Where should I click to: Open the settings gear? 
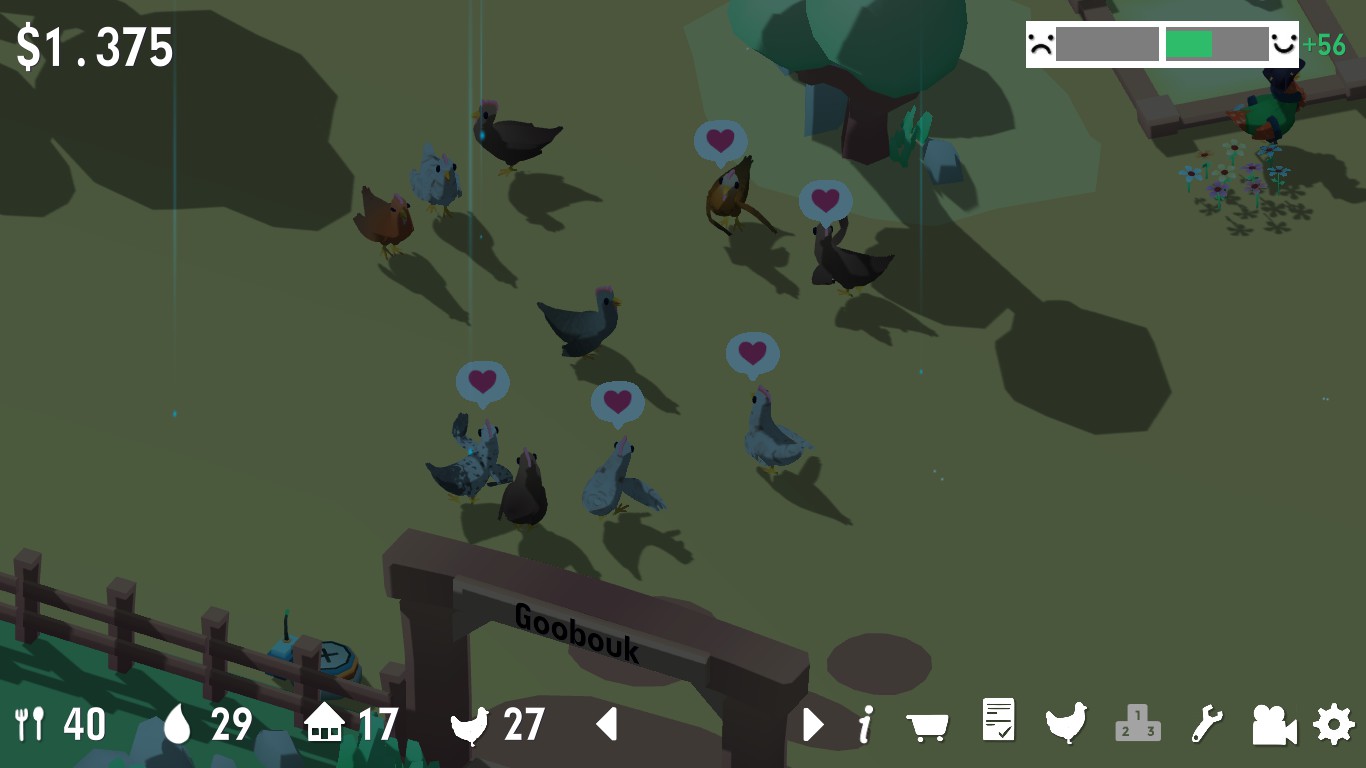click(1334, 723)
